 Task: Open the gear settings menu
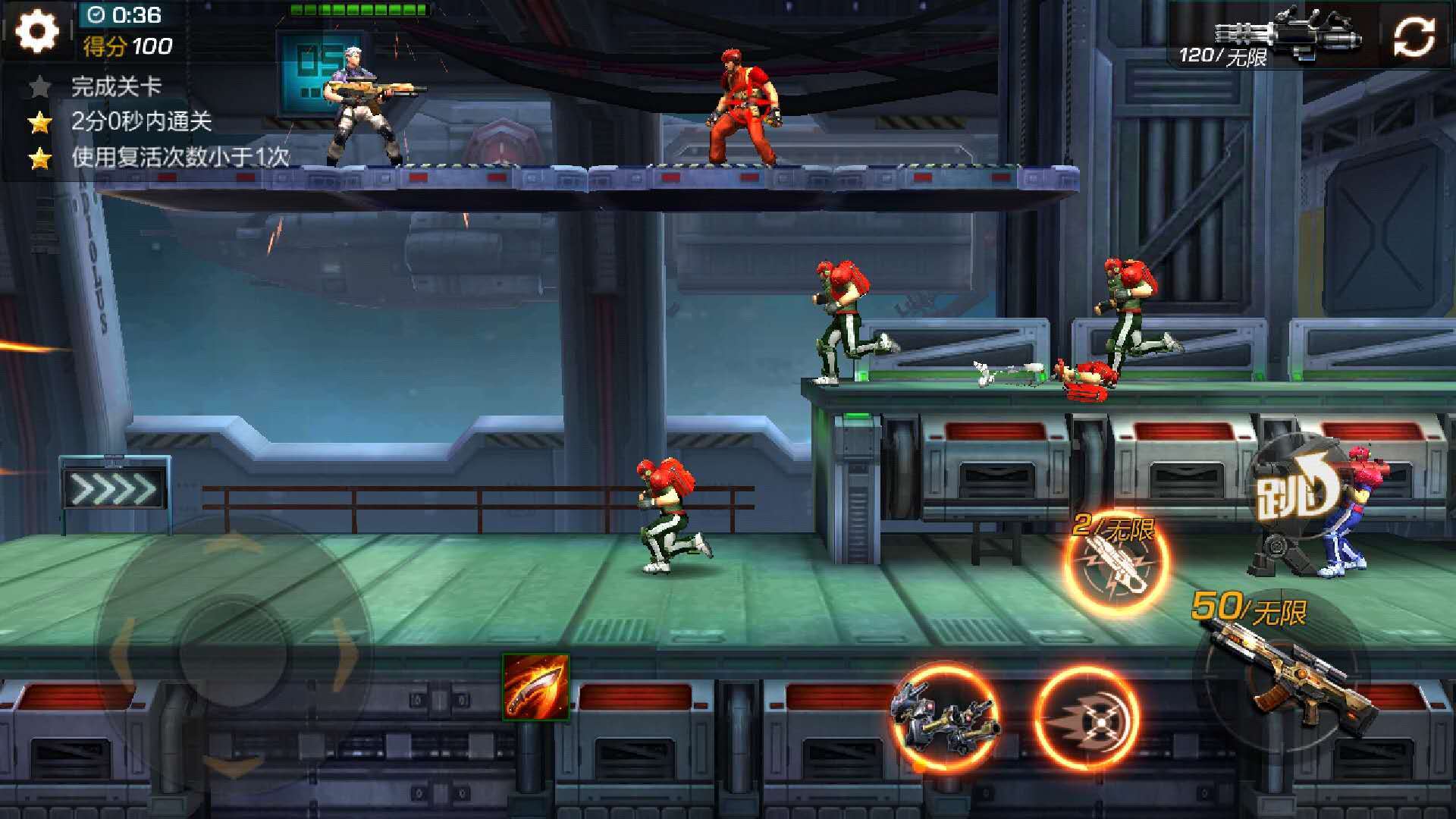point(36,32)
